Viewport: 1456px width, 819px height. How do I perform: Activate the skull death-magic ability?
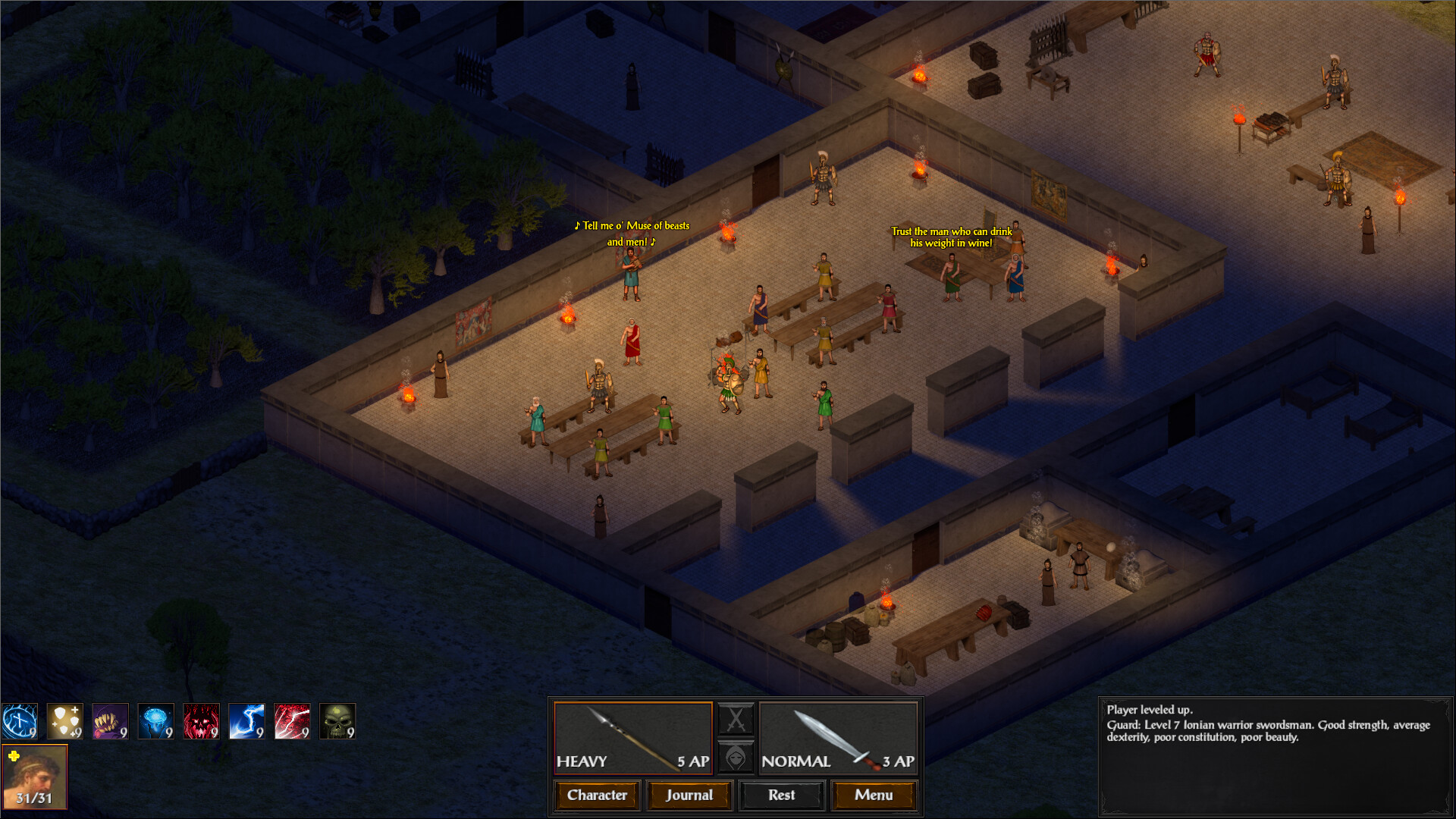[337, 721]
